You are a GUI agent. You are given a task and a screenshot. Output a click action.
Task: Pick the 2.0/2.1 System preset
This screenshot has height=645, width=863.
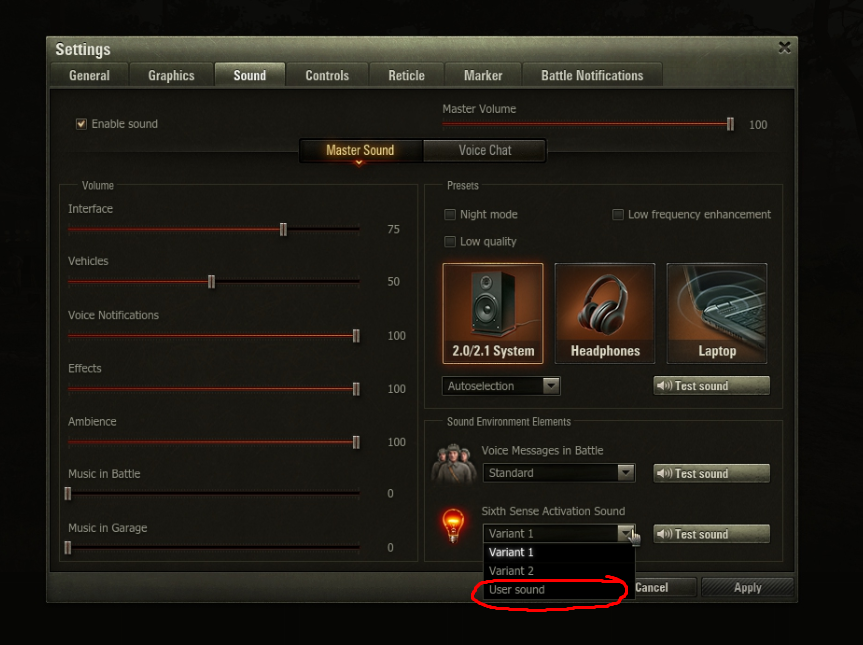(x=493, y=313)
